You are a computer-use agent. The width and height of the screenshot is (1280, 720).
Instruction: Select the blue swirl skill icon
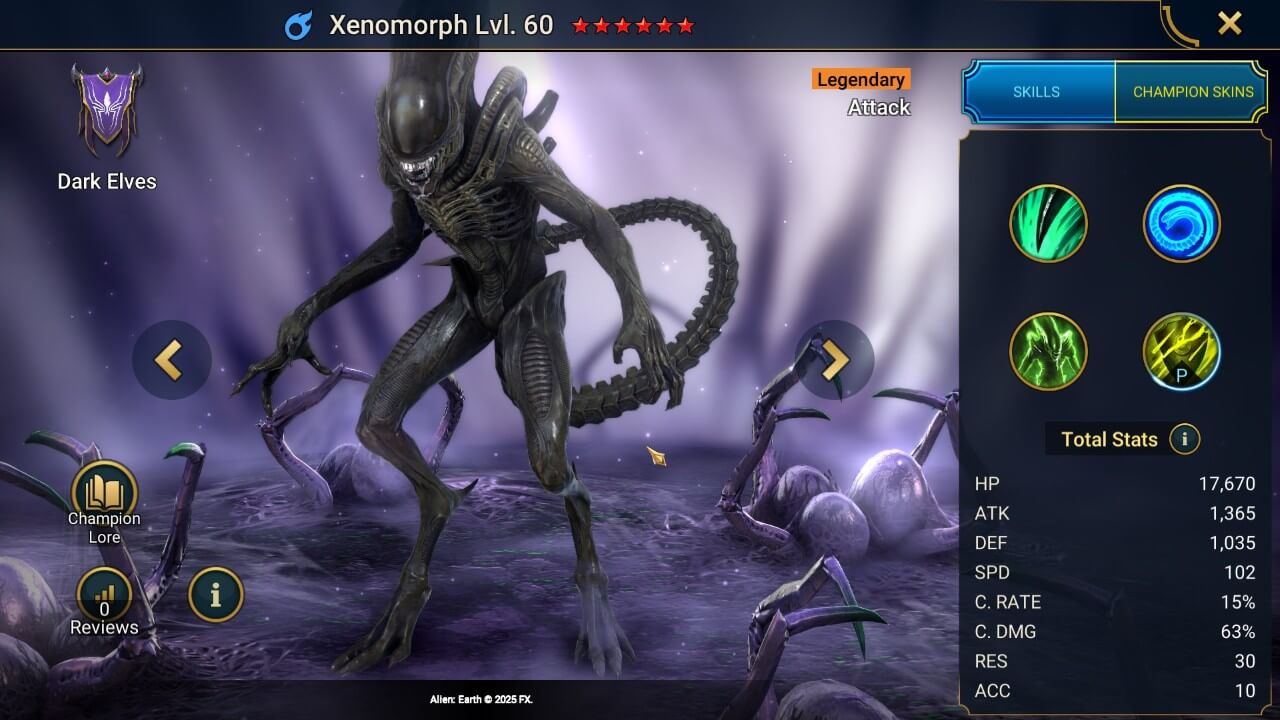point(1181,223)
